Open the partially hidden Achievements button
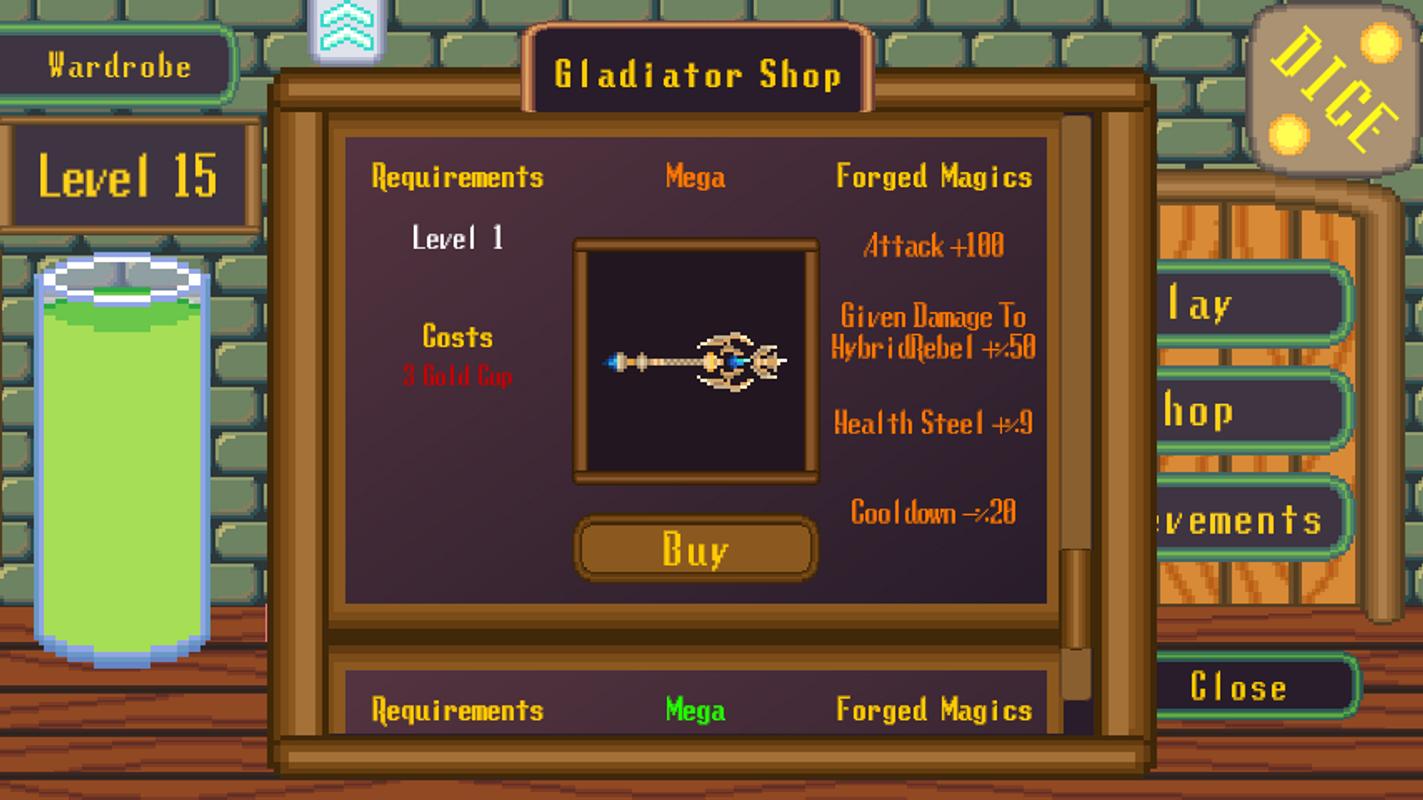 coord(1250,519)
